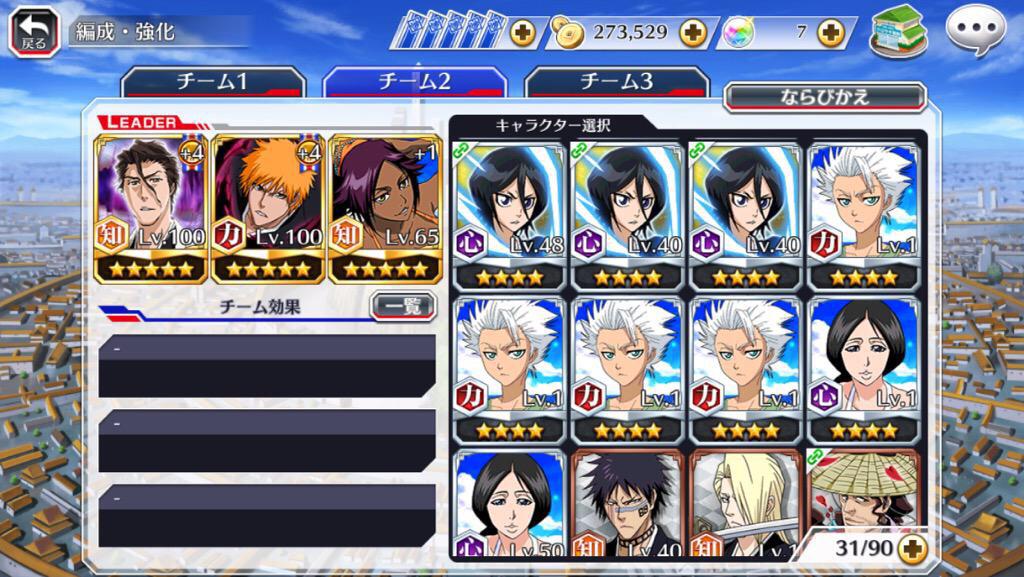Screen dimensions: 1024x577
Task: Select the leader Aizen card Lv.100
Action: tap(151, 209)
